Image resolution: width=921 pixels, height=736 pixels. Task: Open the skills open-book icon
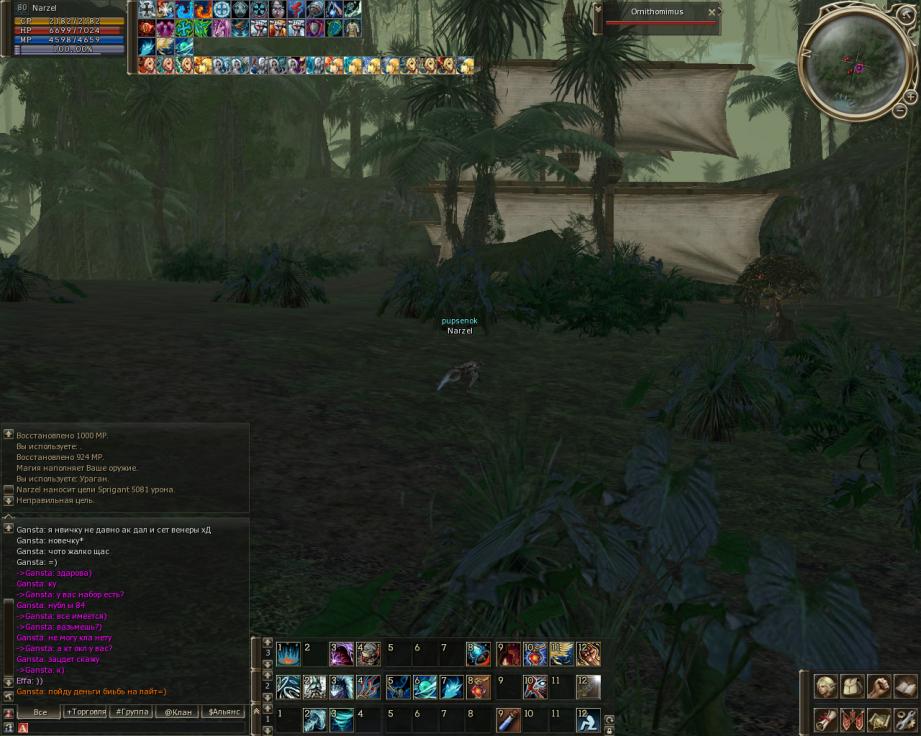(x=904, y=687)
